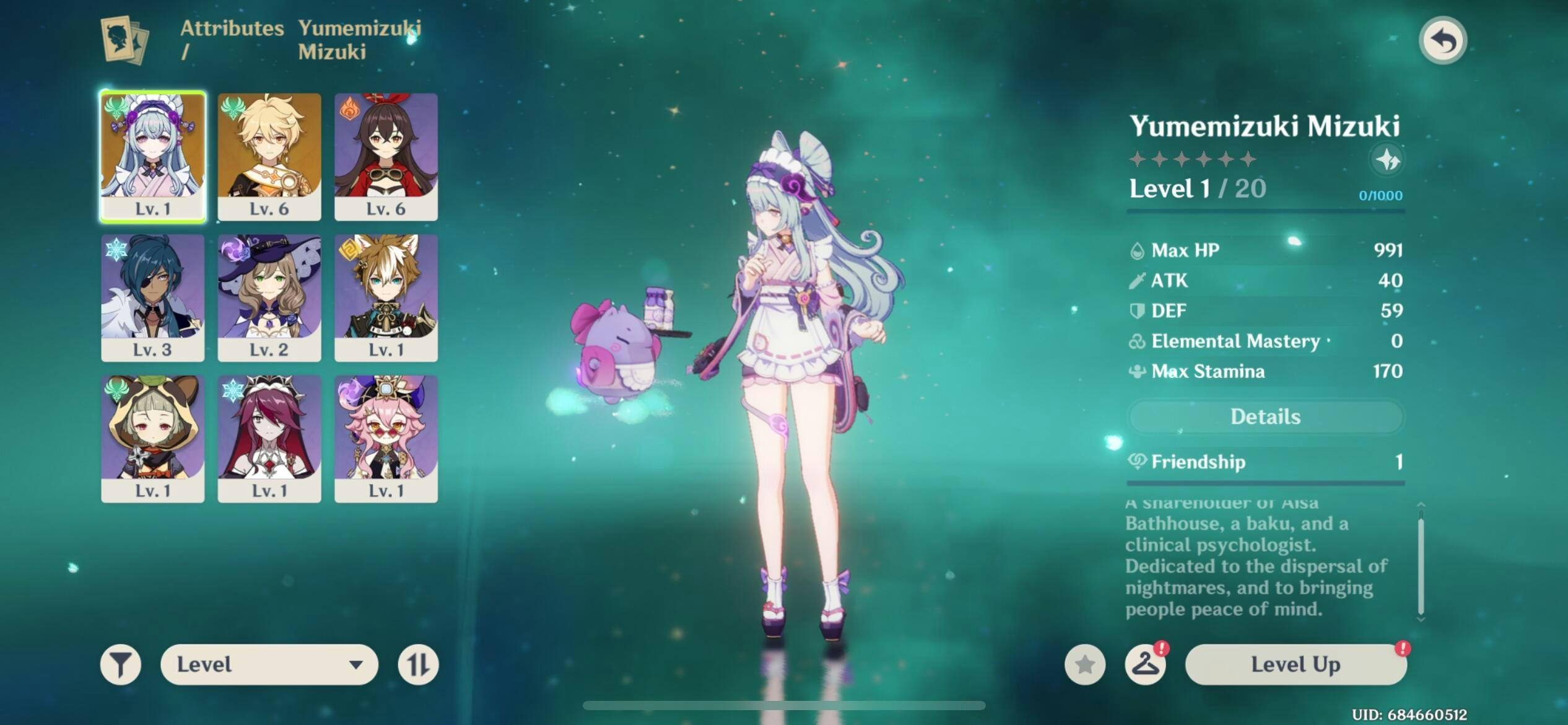Select Lisa's level 2 portrait
The height and width of the screenshot is (725, 1568).
[269, 297]
